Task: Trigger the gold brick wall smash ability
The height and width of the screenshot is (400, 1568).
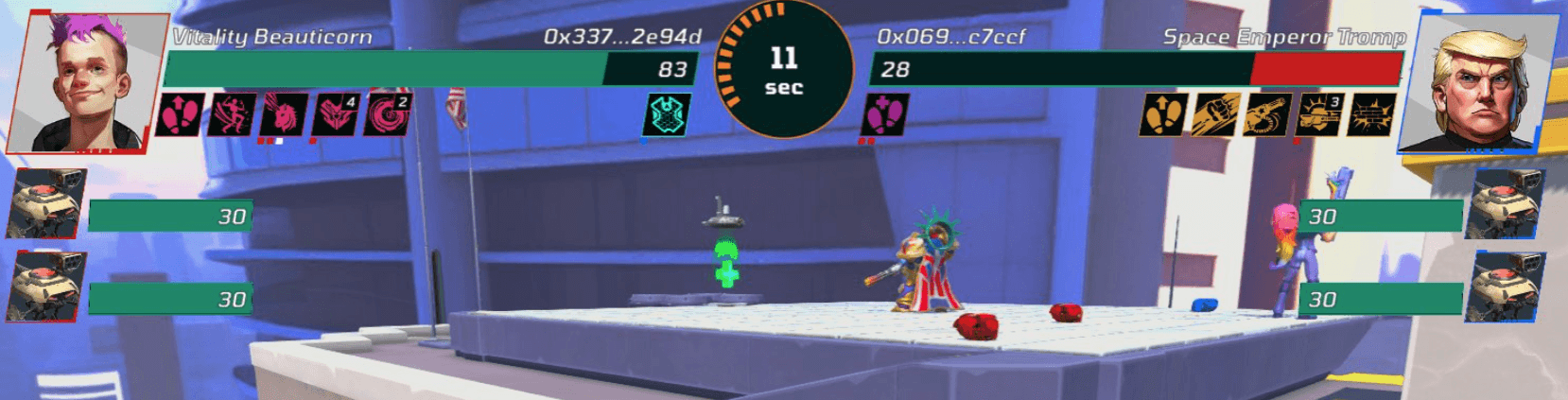Action: click(x=1372, y=115)
